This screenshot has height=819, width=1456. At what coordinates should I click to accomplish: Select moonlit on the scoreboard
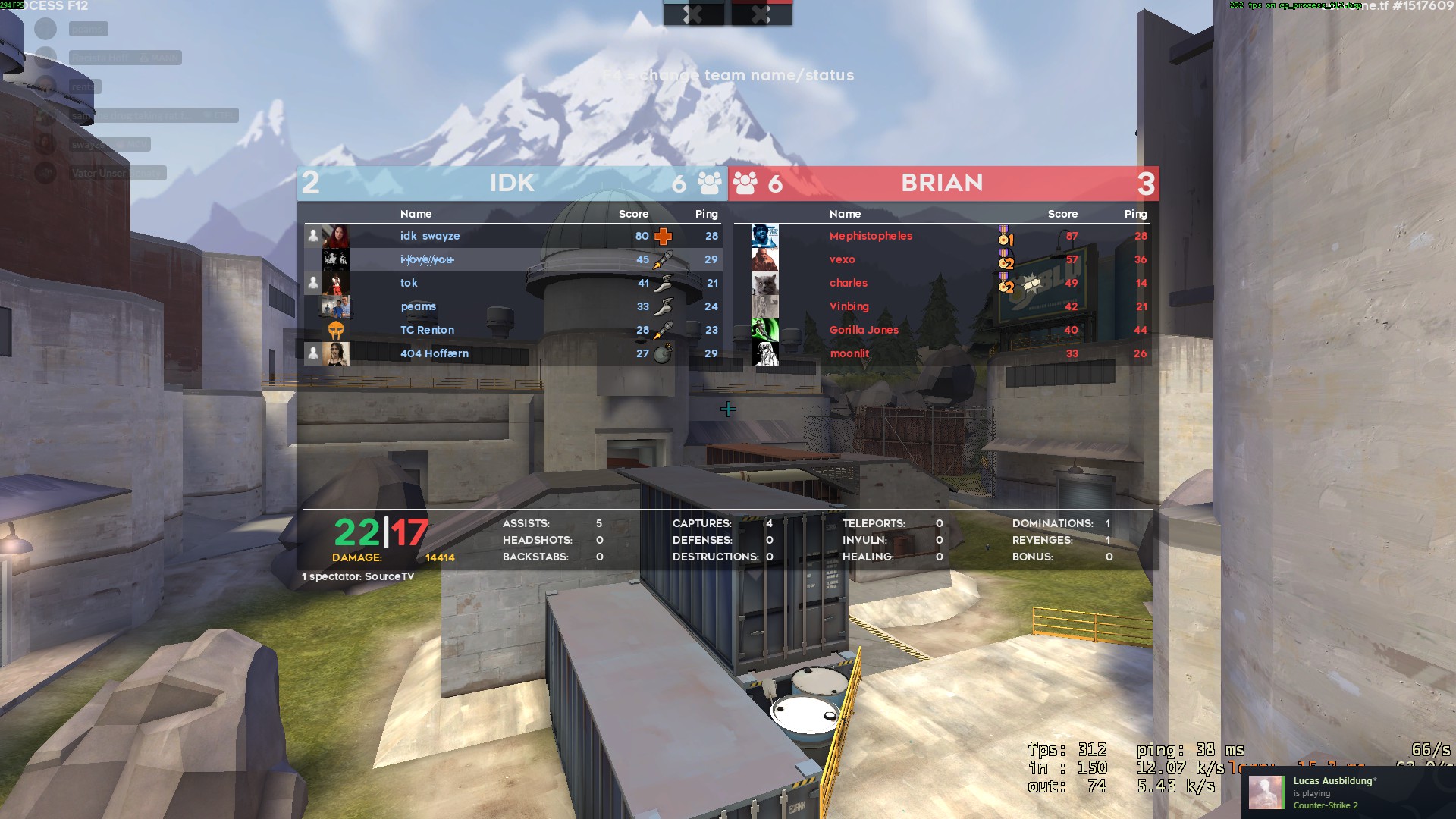click(849, 353)
